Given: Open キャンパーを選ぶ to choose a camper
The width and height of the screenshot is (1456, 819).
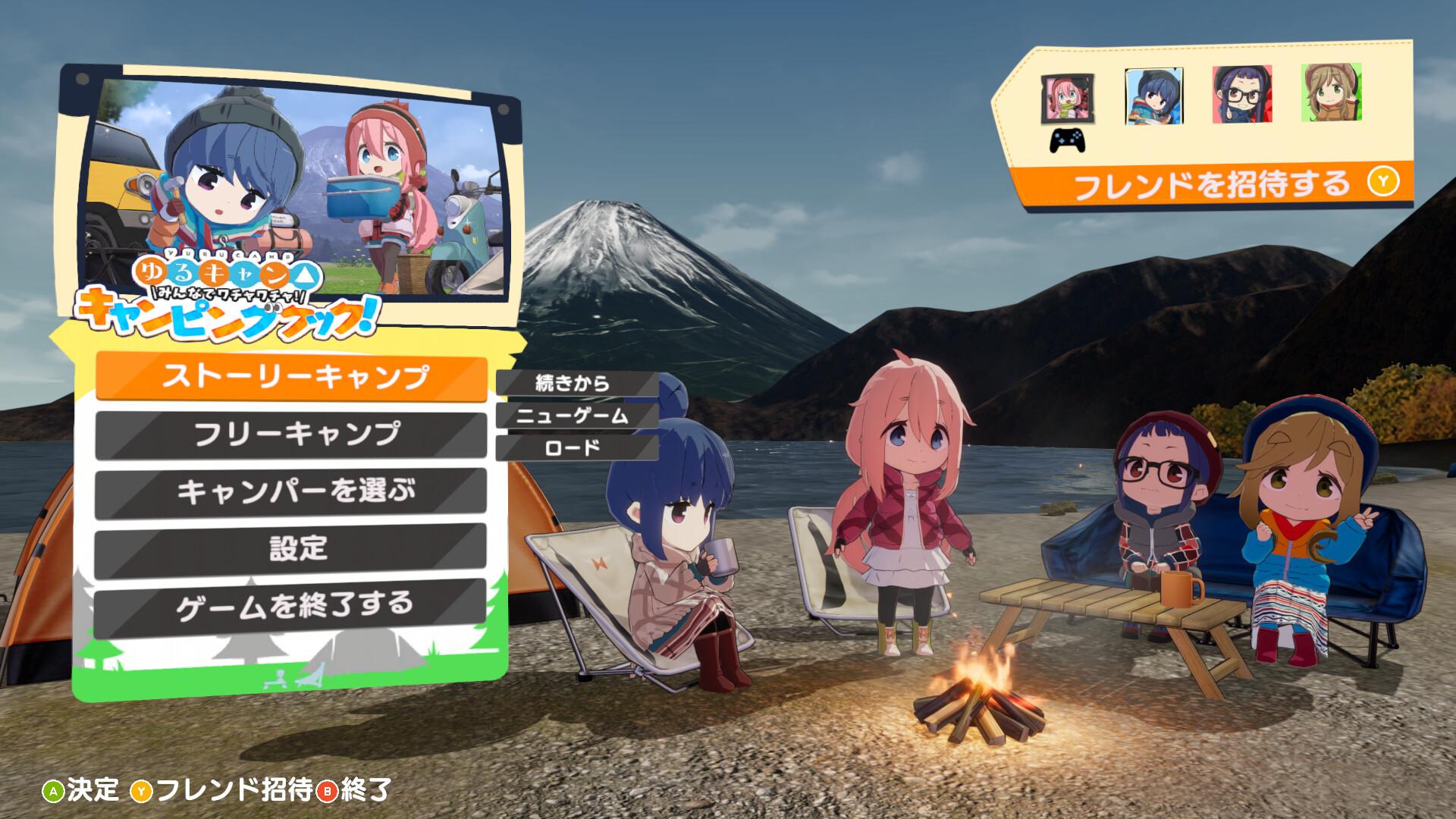Looking at the screenshot, I should point(290,493).
